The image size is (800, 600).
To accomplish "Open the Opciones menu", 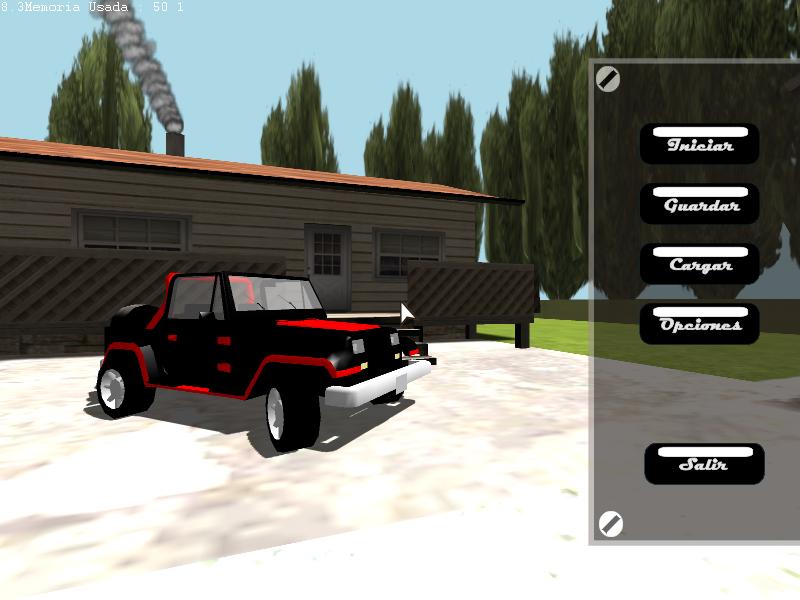I will pyautogui.click(x=700, y=324).
